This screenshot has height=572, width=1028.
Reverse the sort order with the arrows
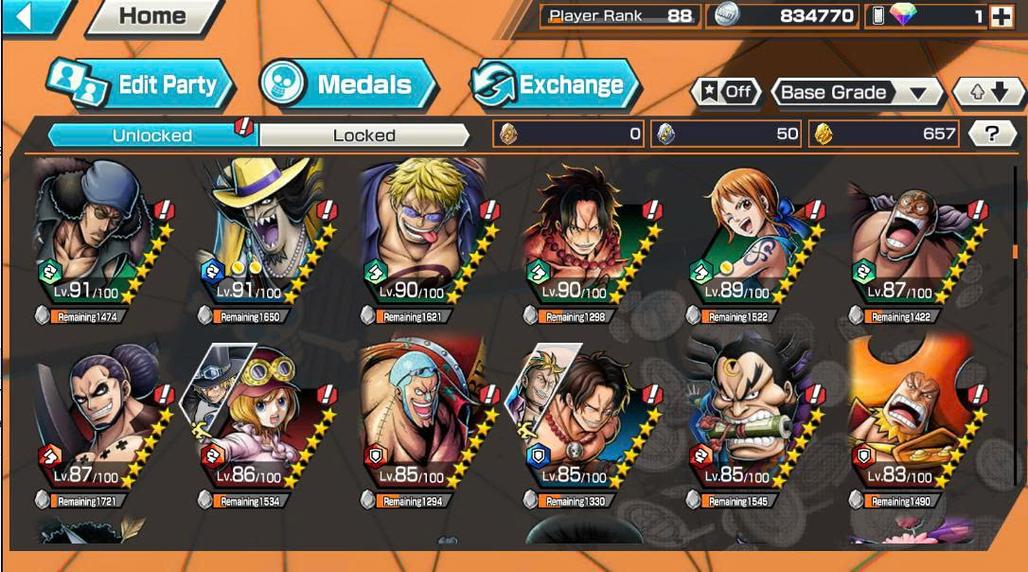[990, 92]
